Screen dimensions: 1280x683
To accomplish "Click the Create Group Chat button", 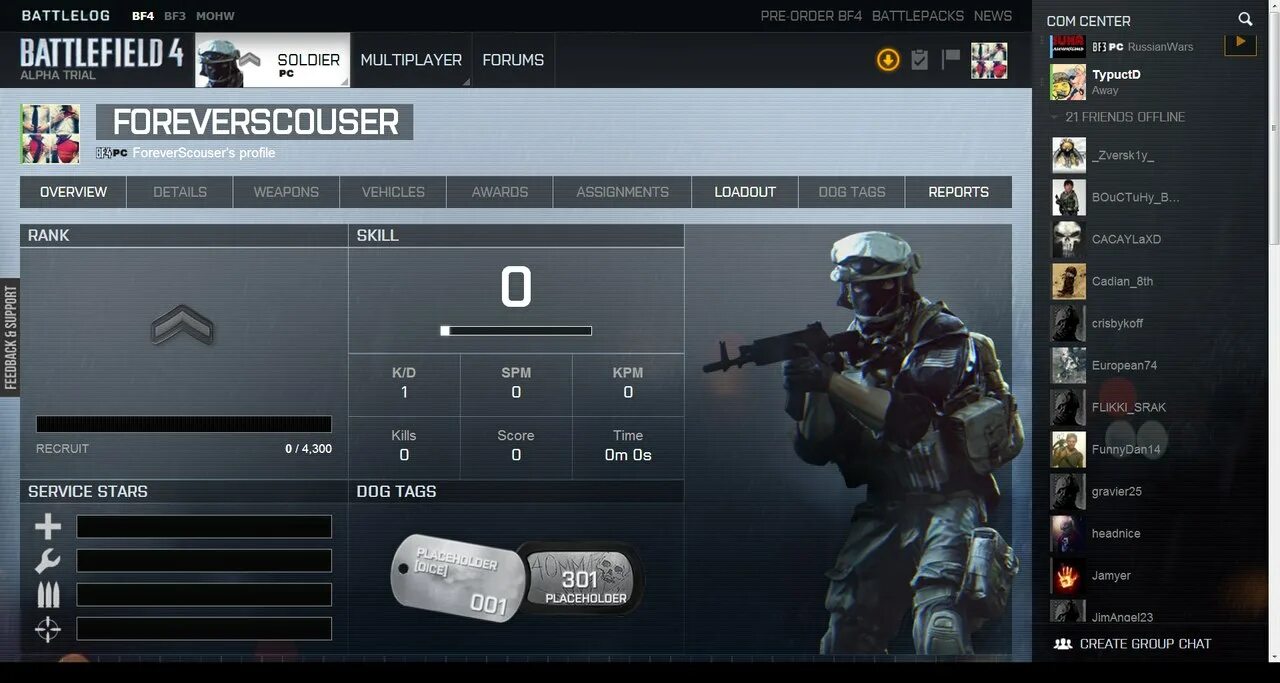I will tap(1133, 644).
